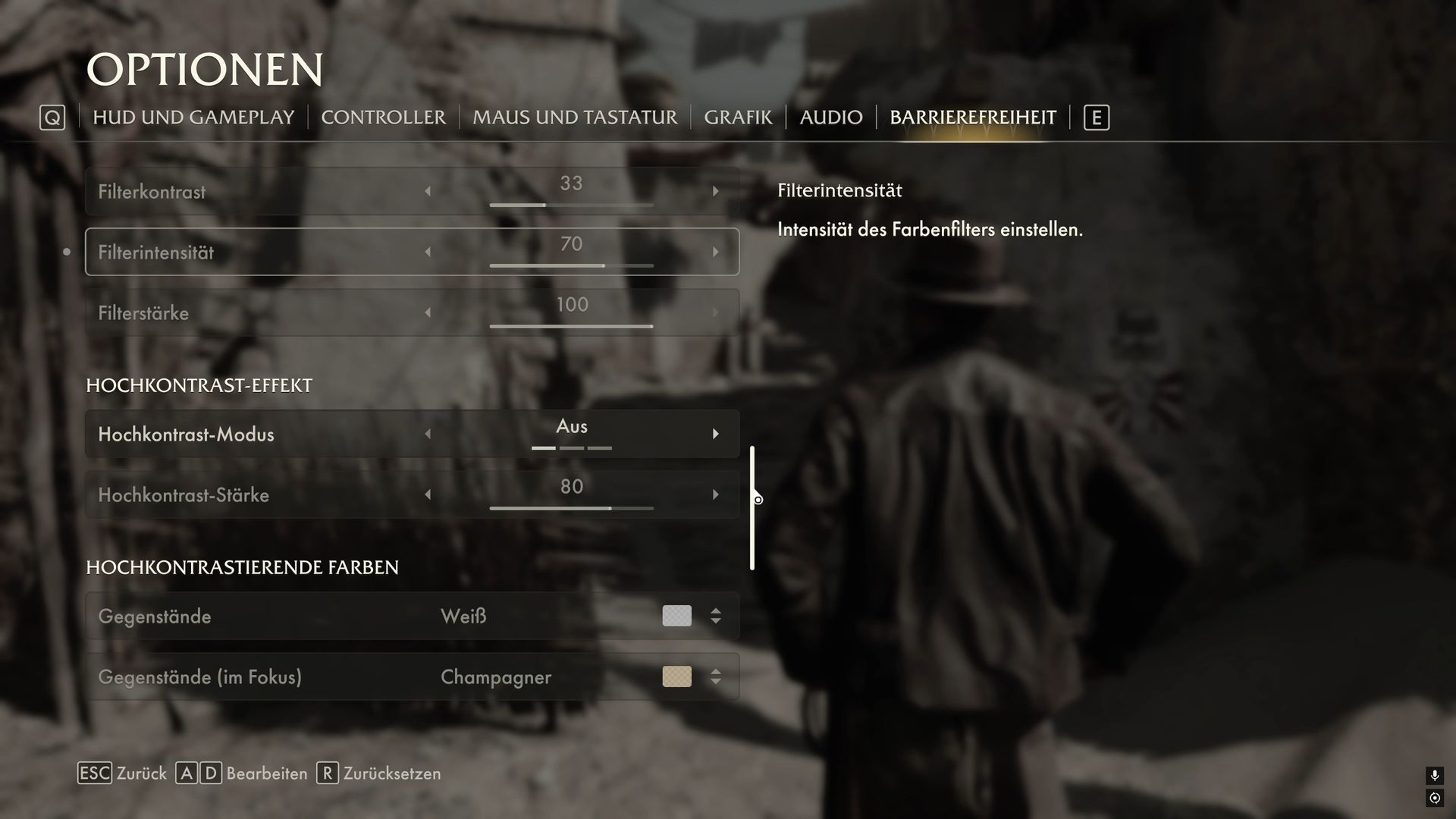Click the Filterintensität slider bar
The width and height of the screenshot is (1456, 819).
coord(571,265)
